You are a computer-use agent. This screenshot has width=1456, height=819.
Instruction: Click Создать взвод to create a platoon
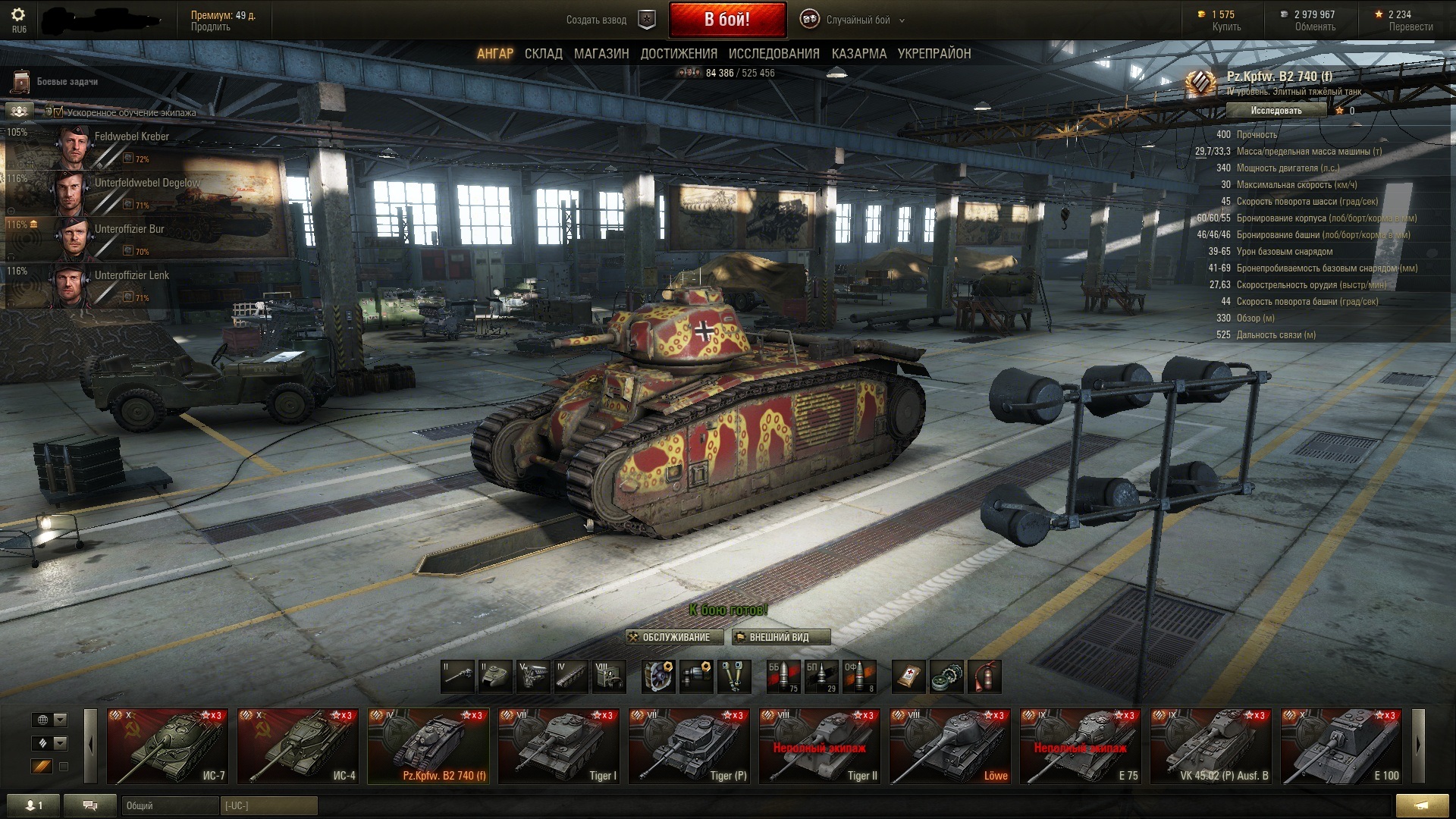pos(596,20)
